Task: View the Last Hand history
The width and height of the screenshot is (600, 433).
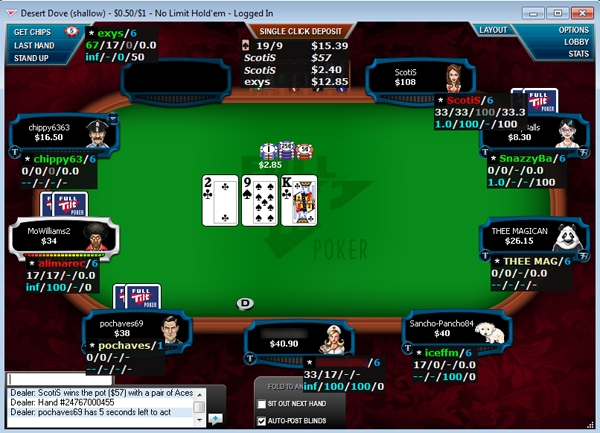Action: (x=33, y=45)
